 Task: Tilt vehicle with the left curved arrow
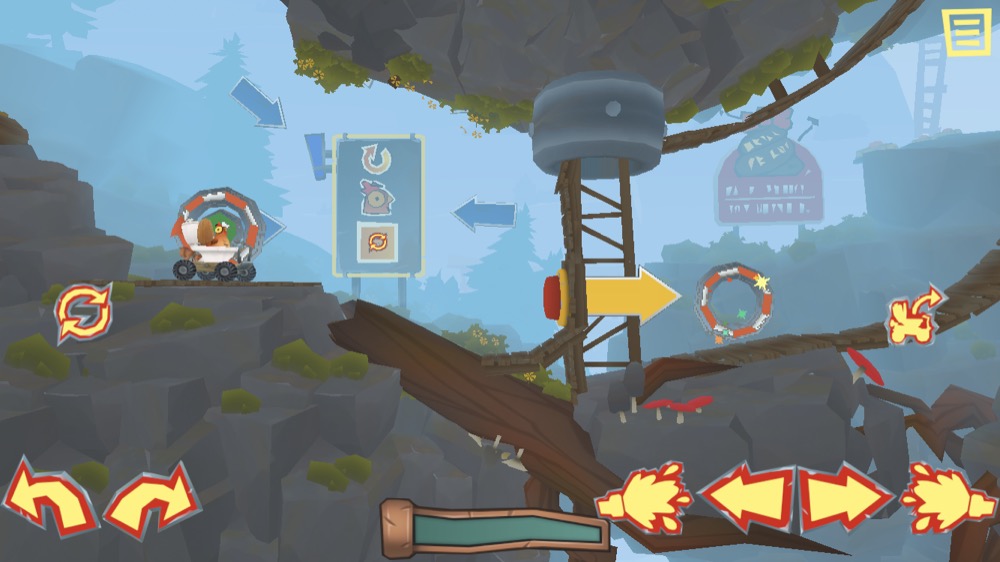[48, 496]
